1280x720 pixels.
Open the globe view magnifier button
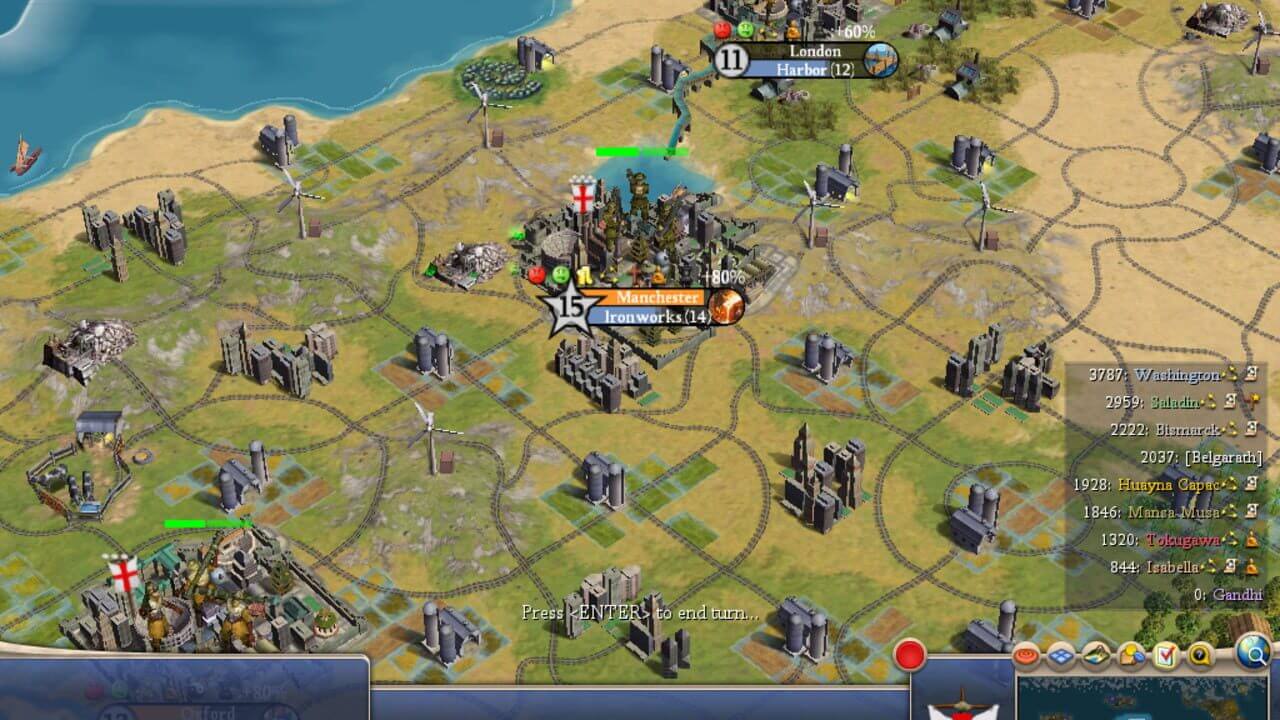(1252, 653)
